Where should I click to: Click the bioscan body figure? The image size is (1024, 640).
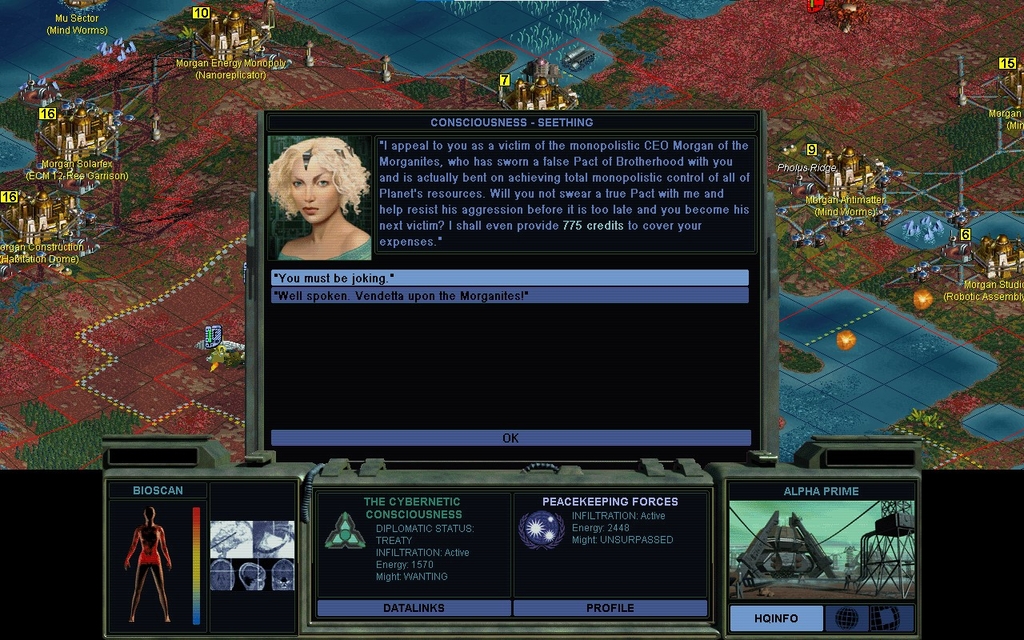[x=149, y=564]
